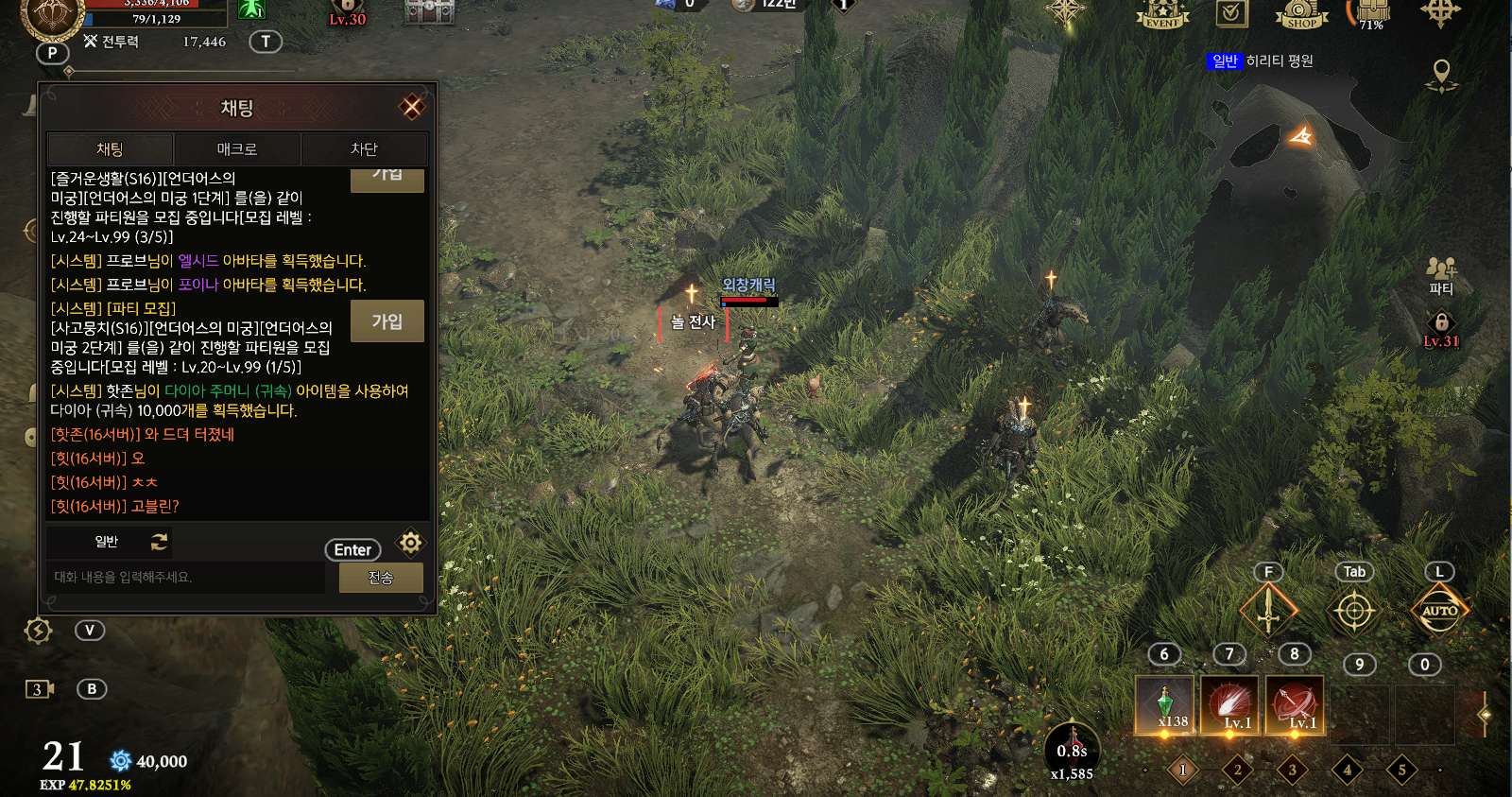Screen dimensions: 1512x797
Task: Focus the chat message input field
Action: 186,578
